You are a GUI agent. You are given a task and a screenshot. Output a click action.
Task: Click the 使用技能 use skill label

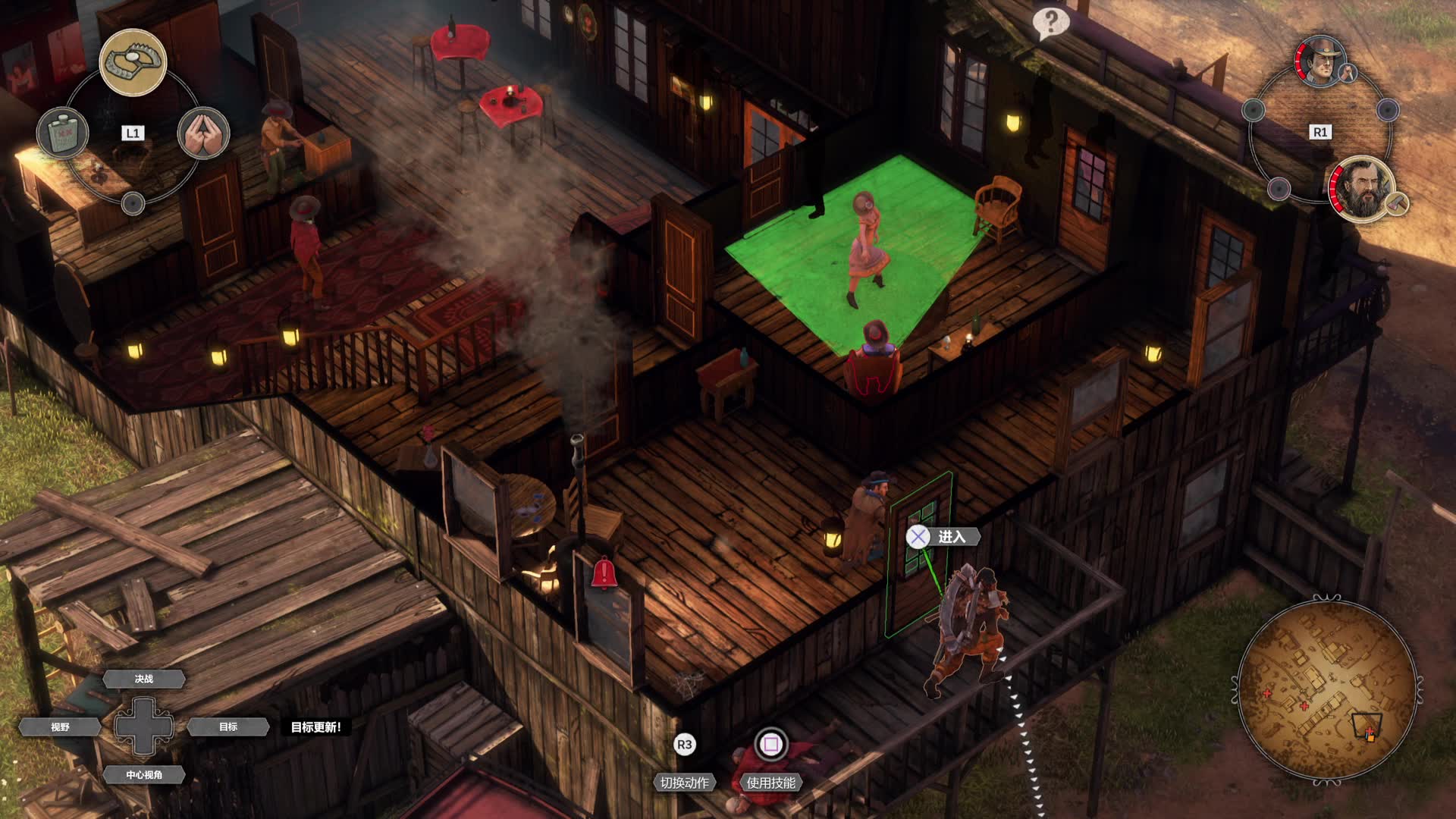pyautogui.click(x=770, y=783)
